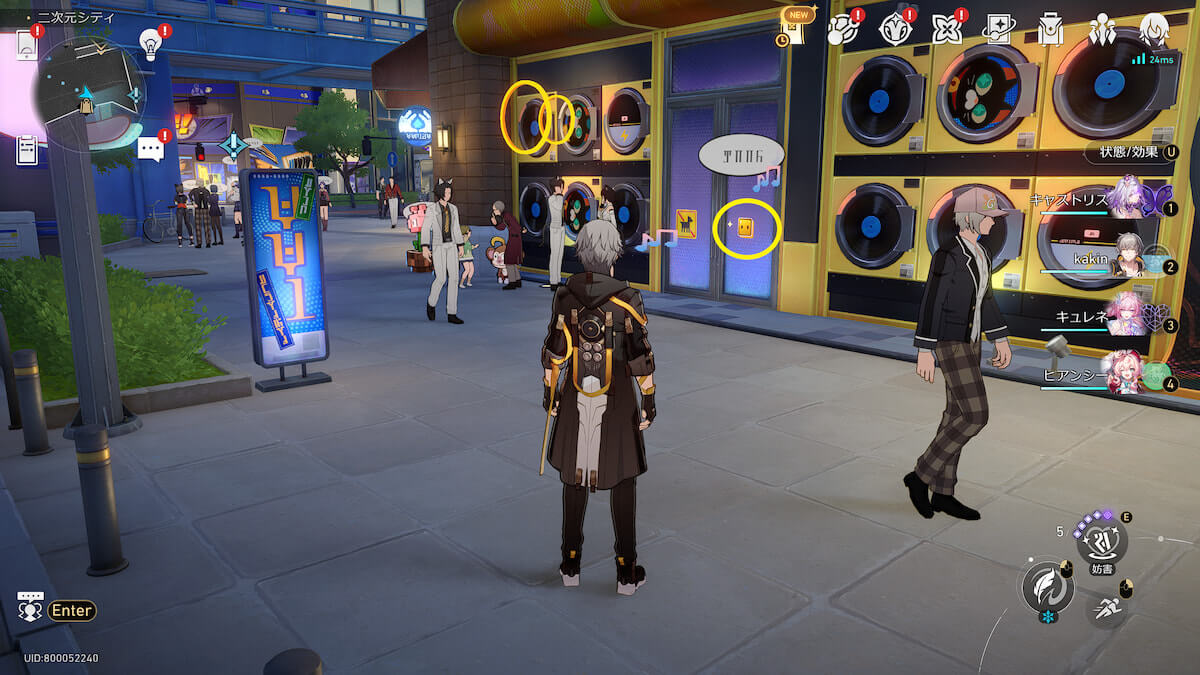This screenshot has height=675, width=1200.
Task: Open the star card warp icon
Action: click(998, 29)
